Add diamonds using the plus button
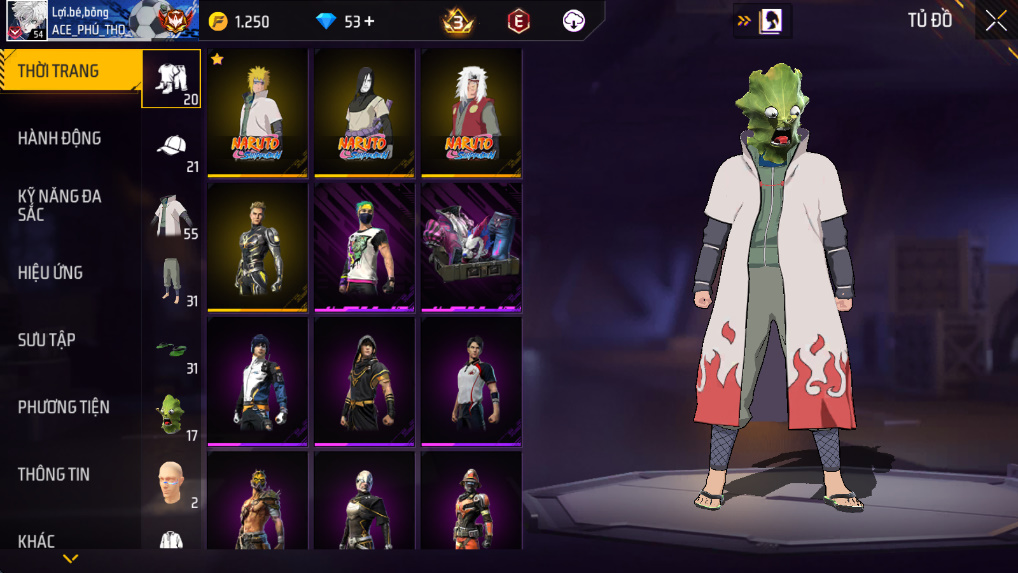Image resolution: width=1018 pixels, height=573 pixels. point(370,21)
